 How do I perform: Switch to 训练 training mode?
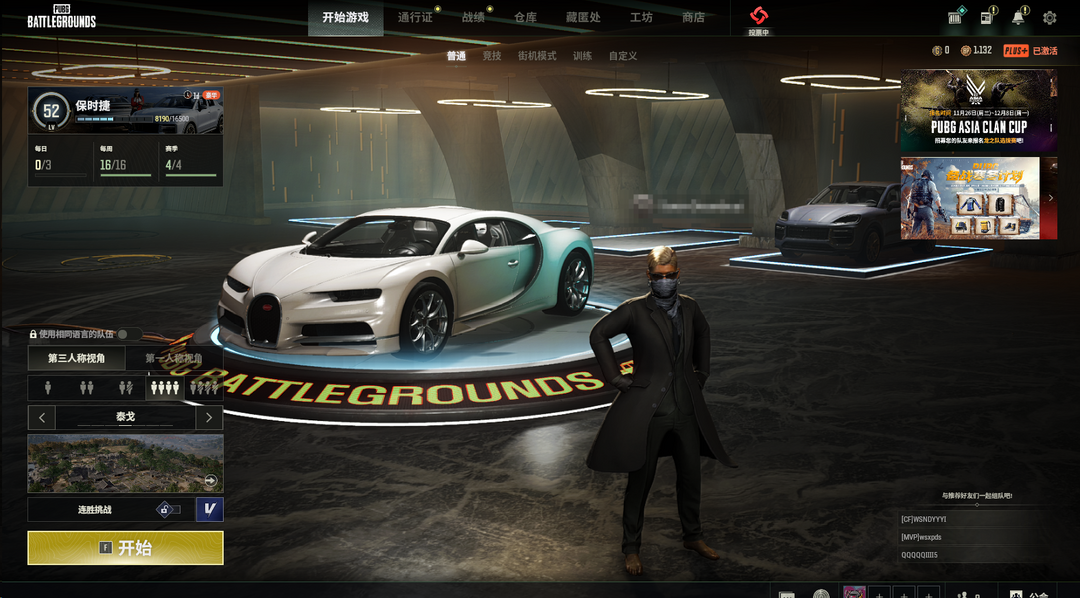click(x=582, y=56)
